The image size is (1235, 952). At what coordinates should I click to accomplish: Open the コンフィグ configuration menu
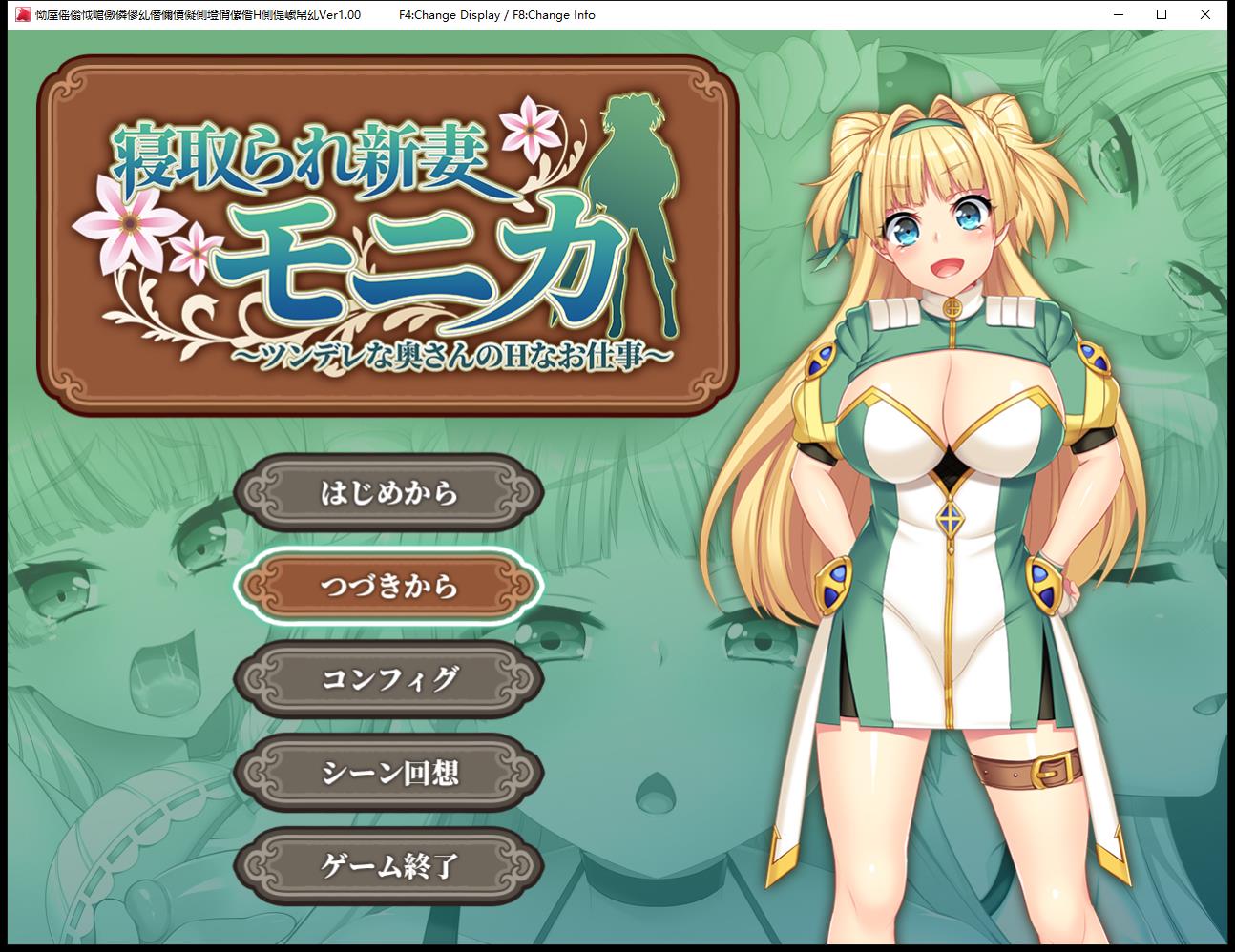coord(391,680)
